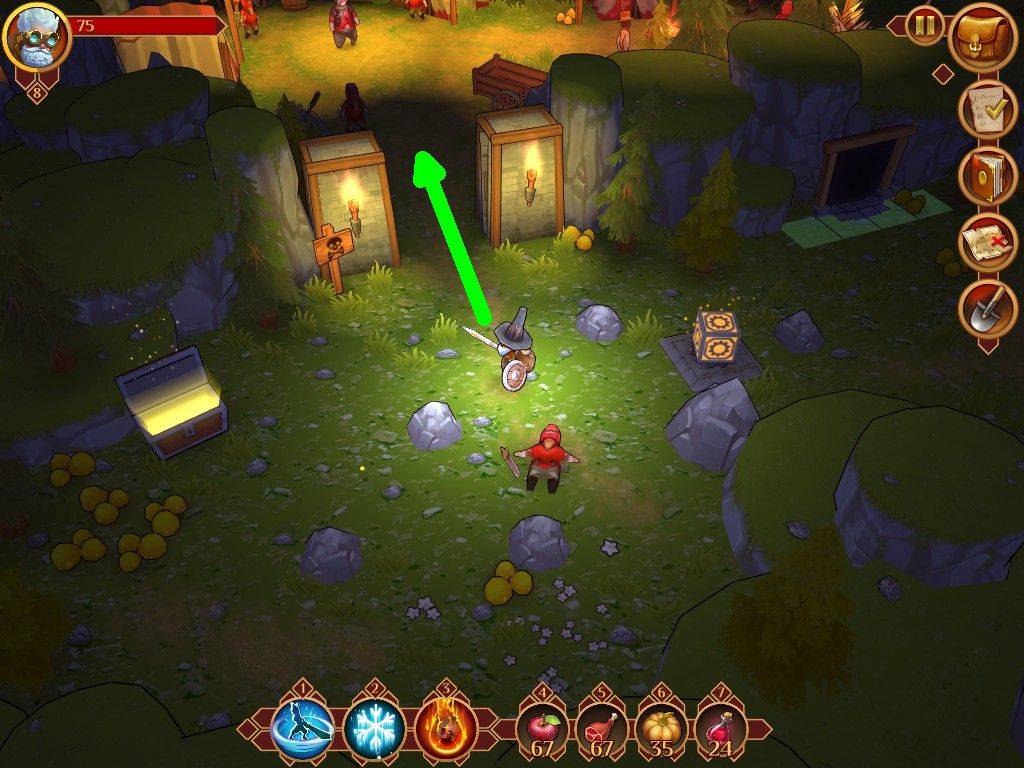Open the leather bag inventory

(x=982, y=38)
